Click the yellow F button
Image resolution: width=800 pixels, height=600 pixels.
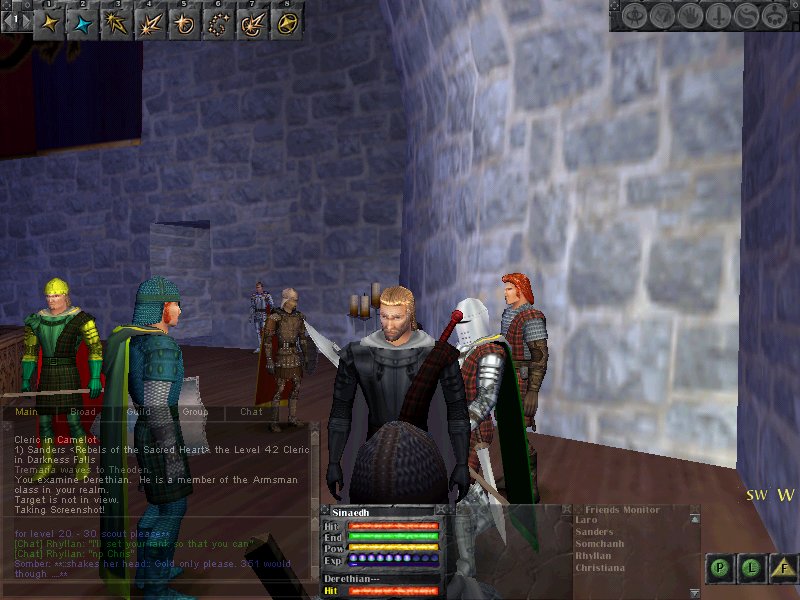pyautogui.click(x=782, y=569)
